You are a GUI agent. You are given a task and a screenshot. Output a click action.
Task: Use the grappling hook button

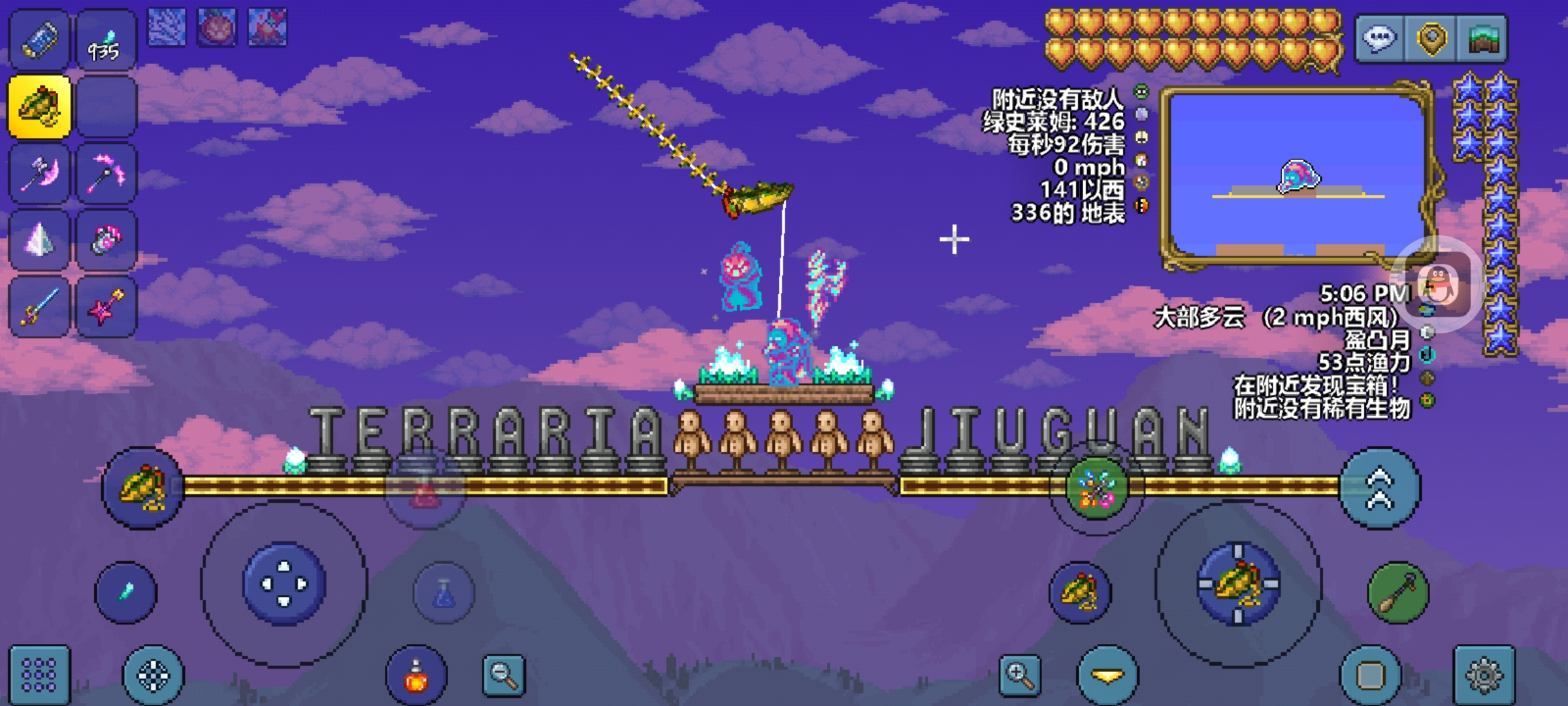1398,592
